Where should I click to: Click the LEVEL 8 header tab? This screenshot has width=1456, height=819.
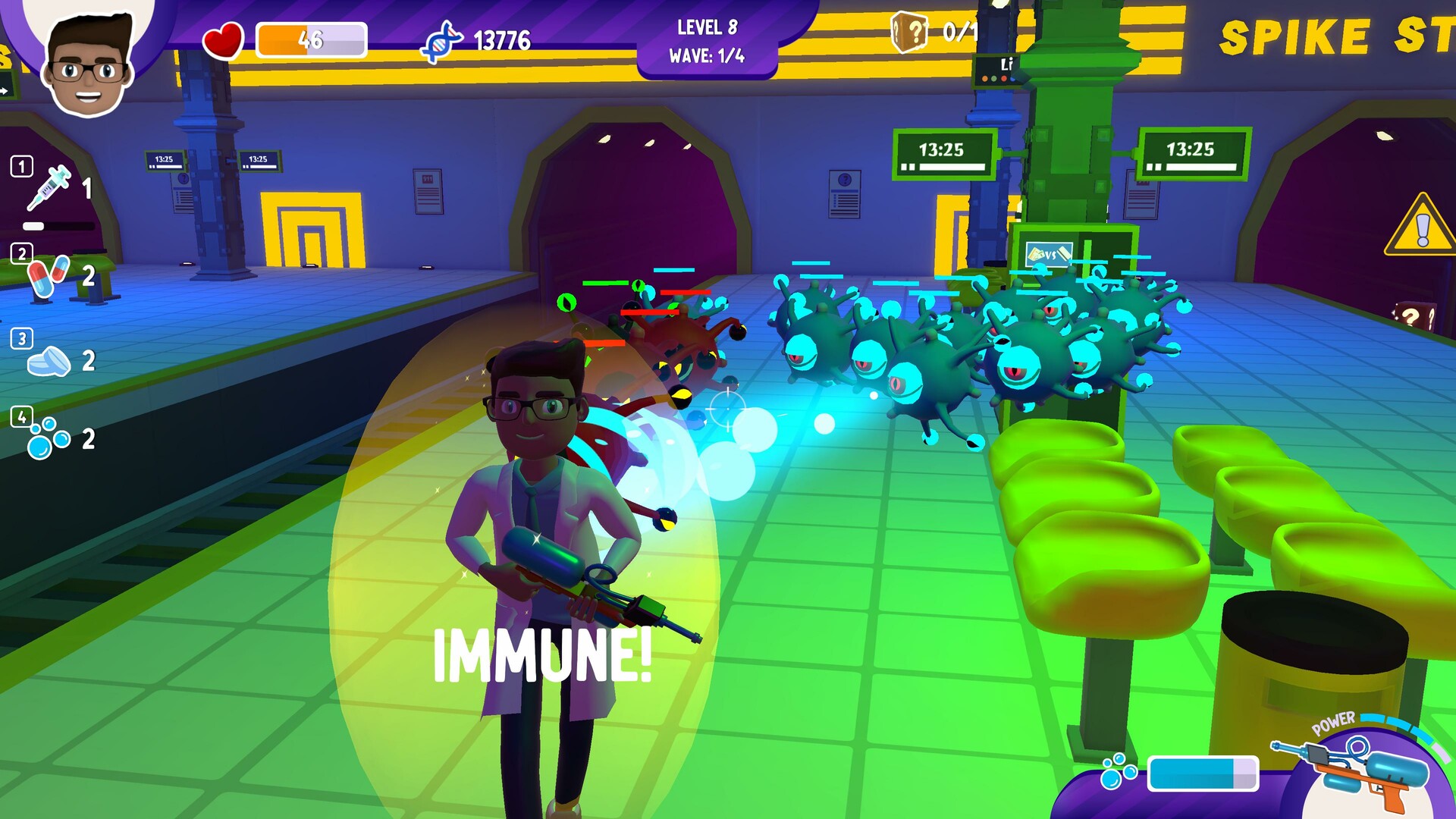(x=708, y=27)
